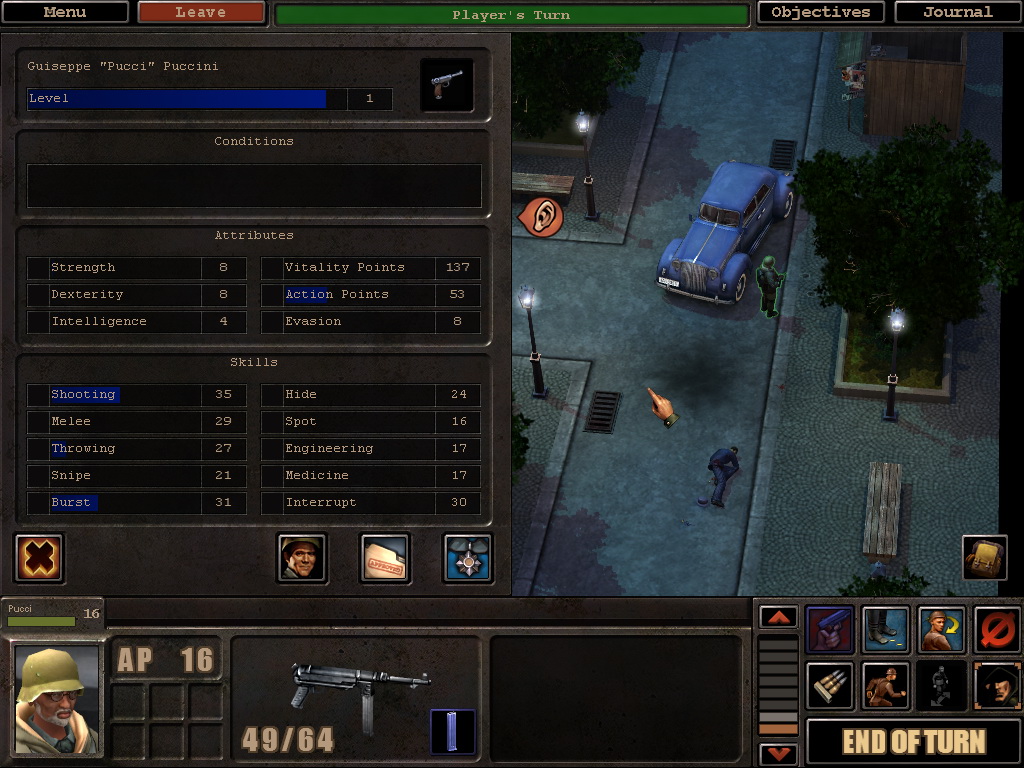Open the backpack inventory icon
Viewport: 1024px width, 768px height.
click(x=984, y=558)
